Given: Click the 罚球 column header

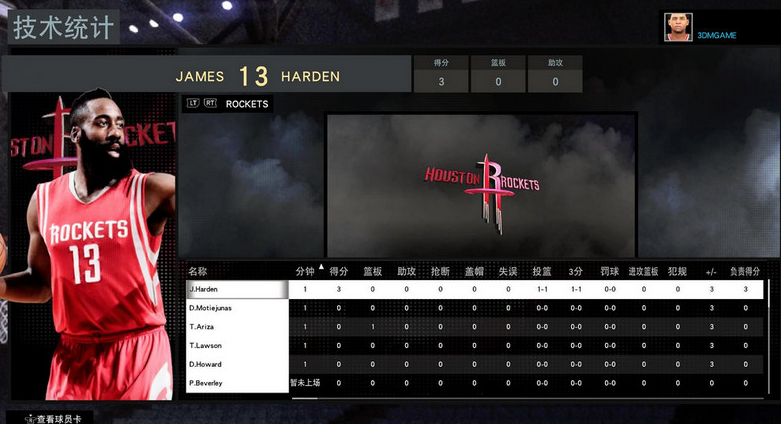Looking at the screenshot, I should click(610, 271).
